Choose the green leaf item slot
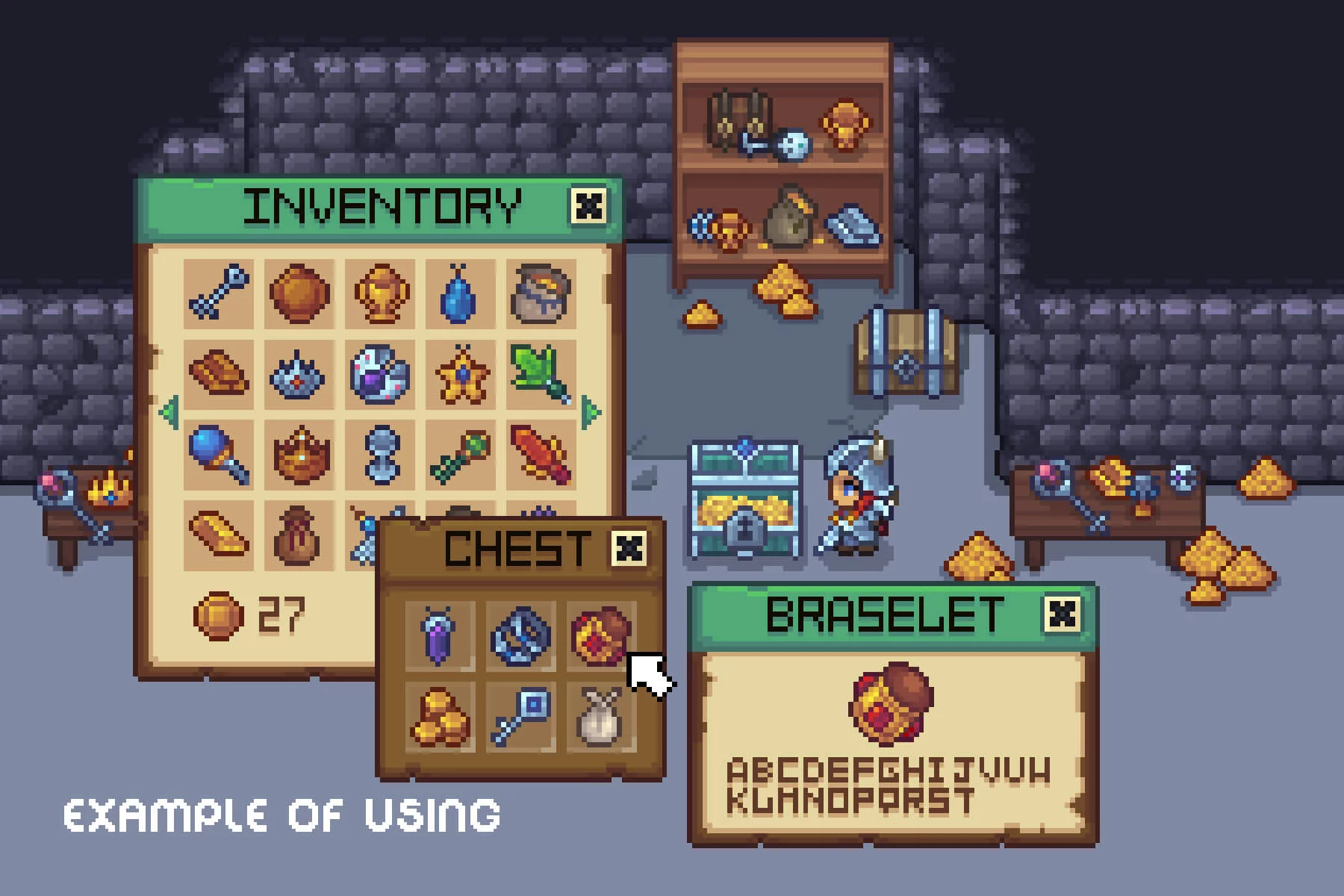1344x896 pixels. (541, 373)
